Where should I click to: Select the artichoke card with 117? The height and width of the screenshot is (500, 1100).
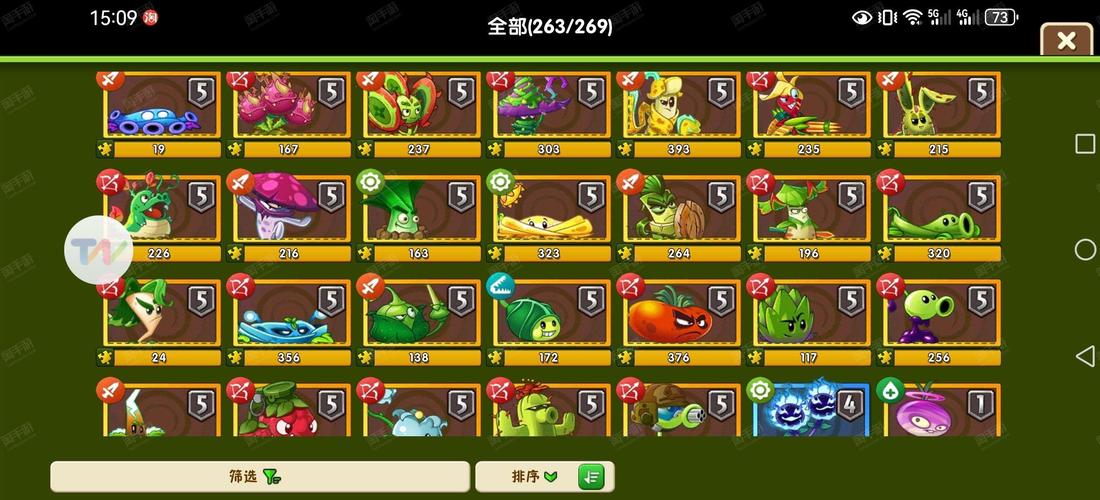pos(811,319)
